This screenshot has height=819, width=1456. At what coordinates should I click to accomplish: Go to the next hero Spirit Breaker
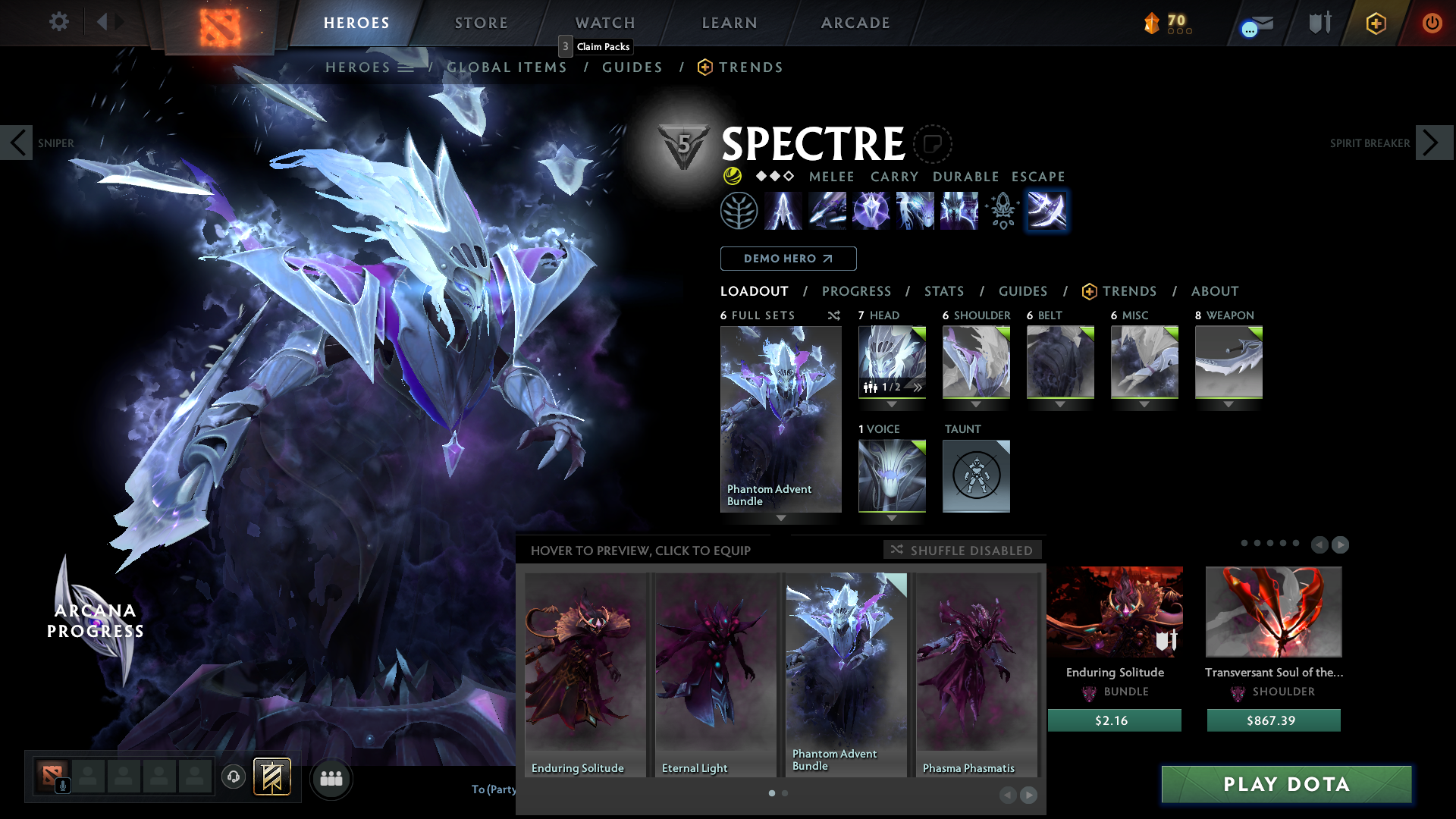click(x=1433, y=143)
